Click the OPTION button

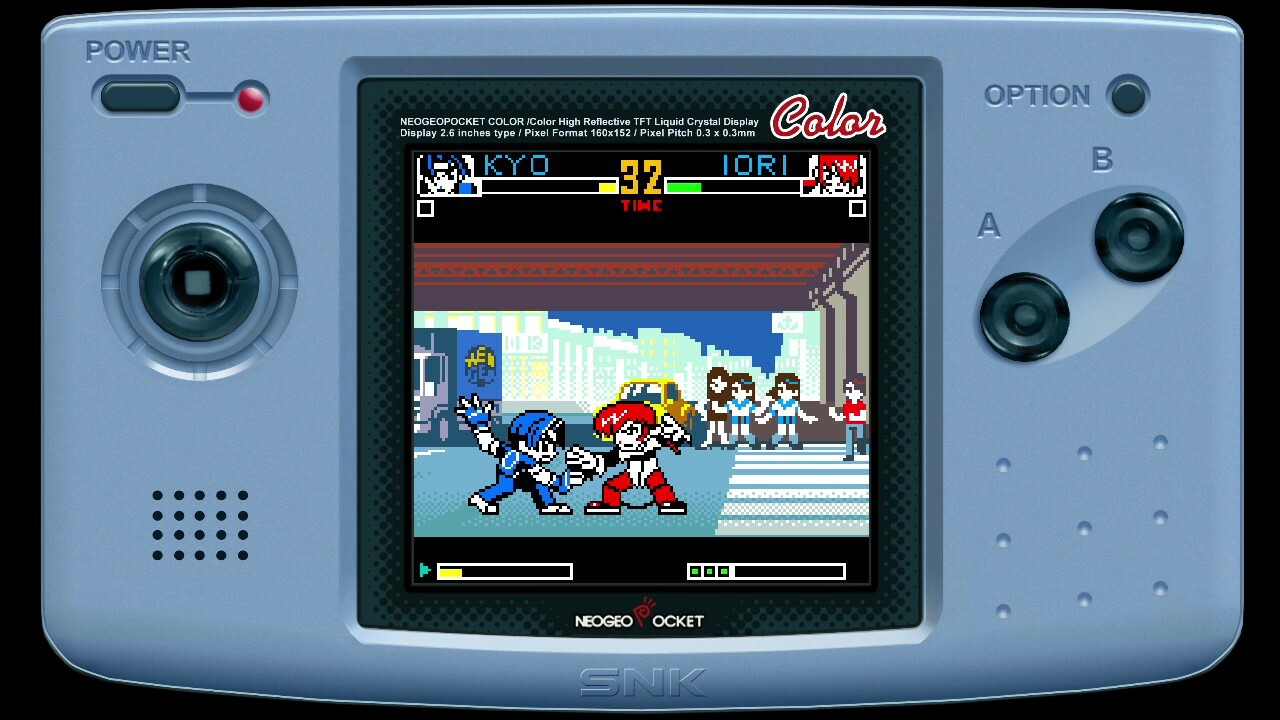pos(1128,96)
